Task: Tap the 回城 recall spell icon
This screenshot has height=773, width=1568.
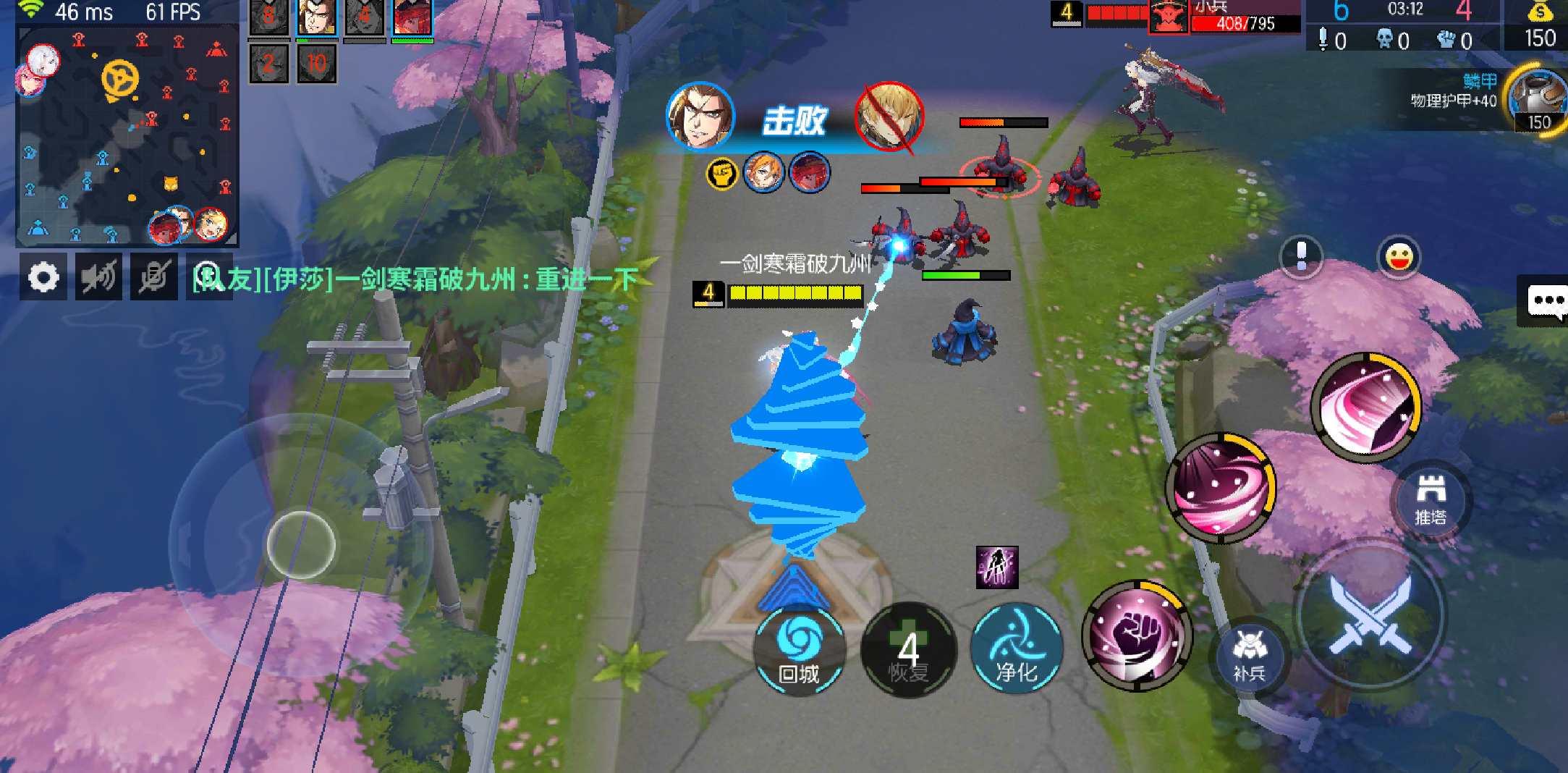Action: (x=799, y=651)
